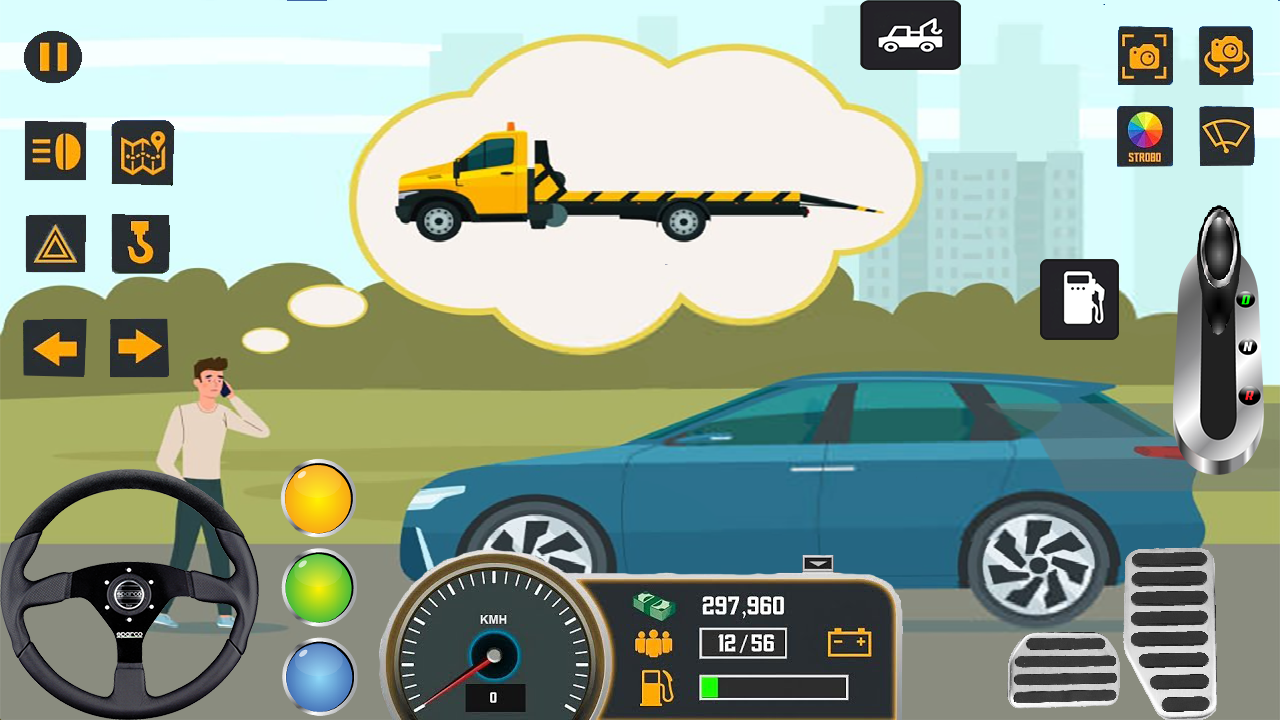The width and height of the screenshot is (1280, 720).
Task: Shift the gear lever into R
Action: [1249, 392]
